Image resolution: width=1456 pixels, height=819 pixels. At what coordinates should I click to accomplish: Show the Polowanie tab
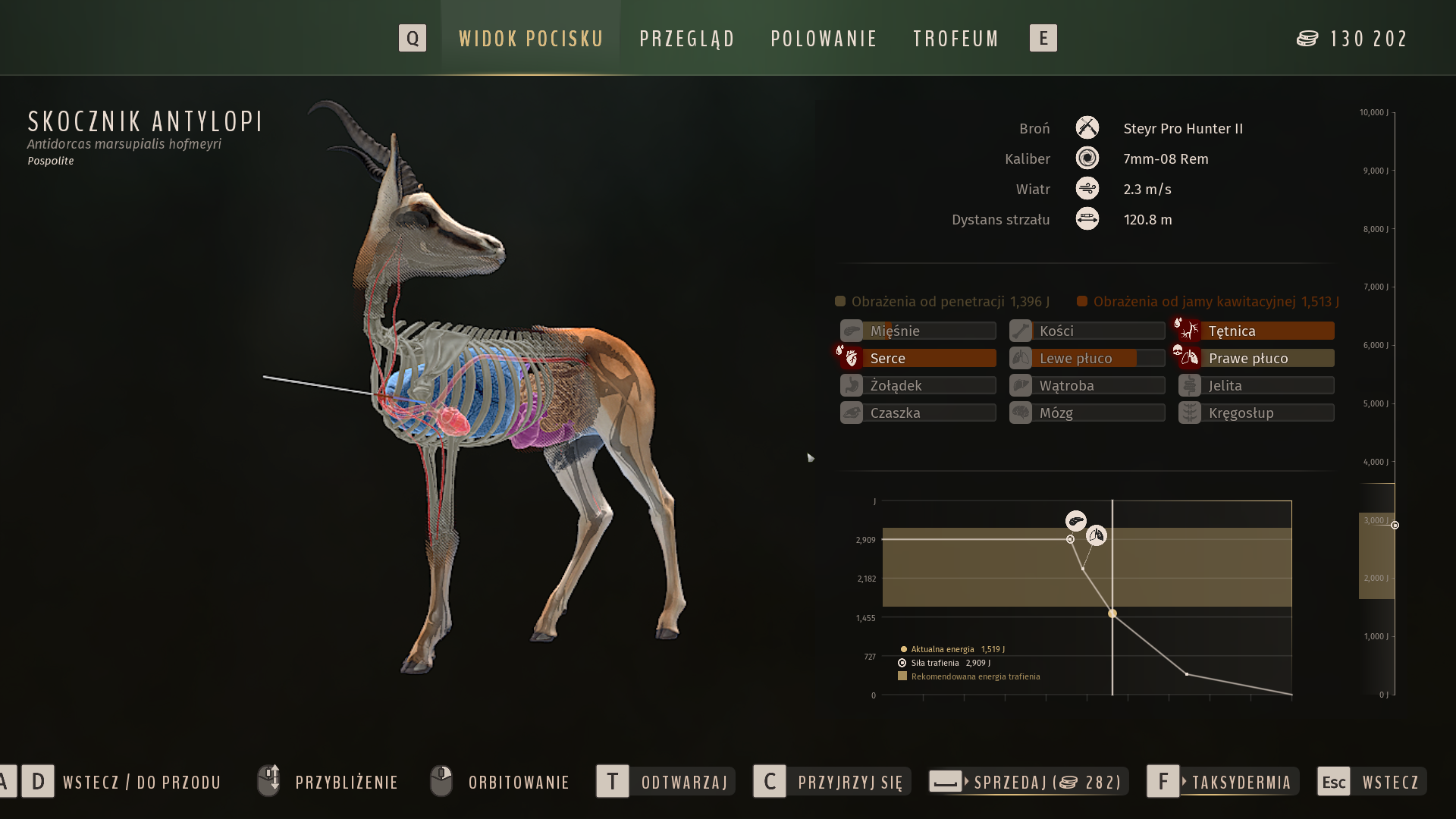click(824, 39)
